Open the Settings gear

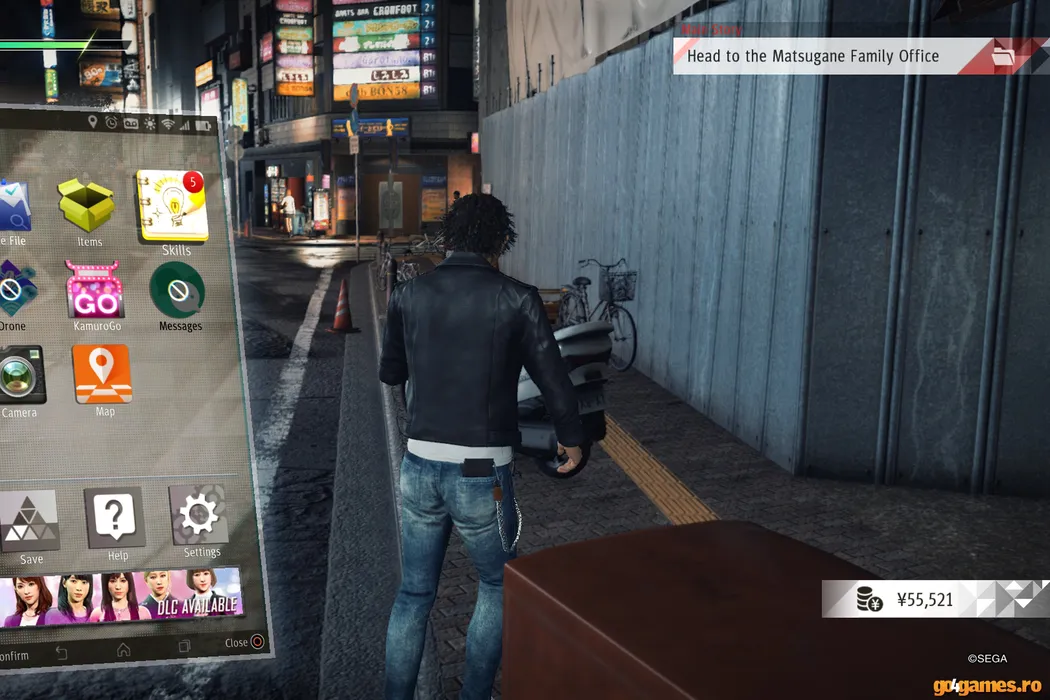click(x=199, y=516)
